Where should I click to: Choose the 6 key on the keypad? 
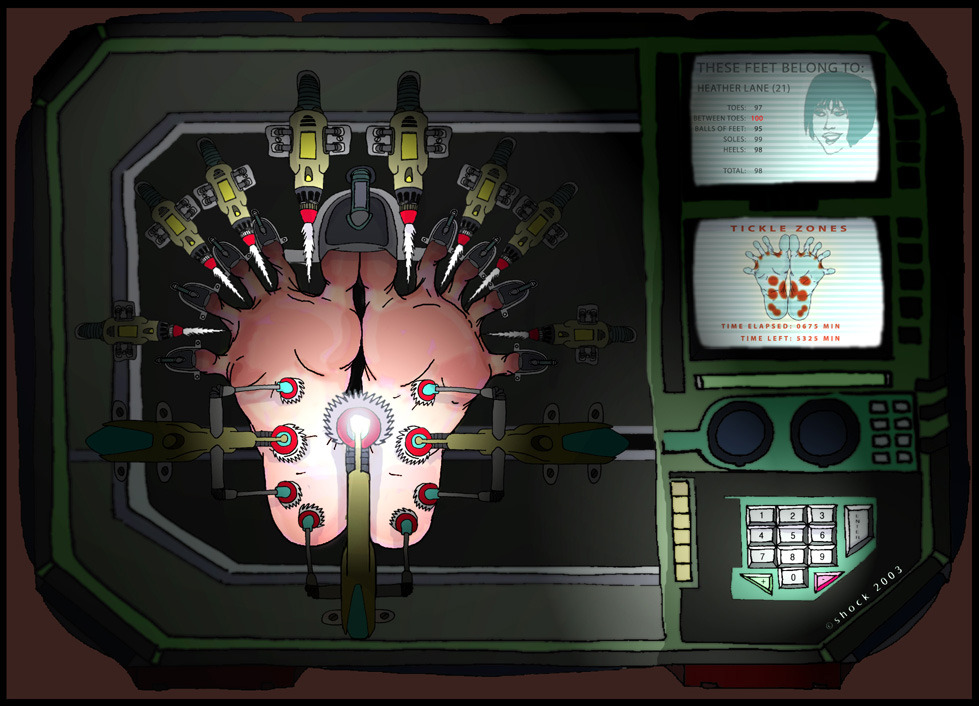[x=821, y=537]
